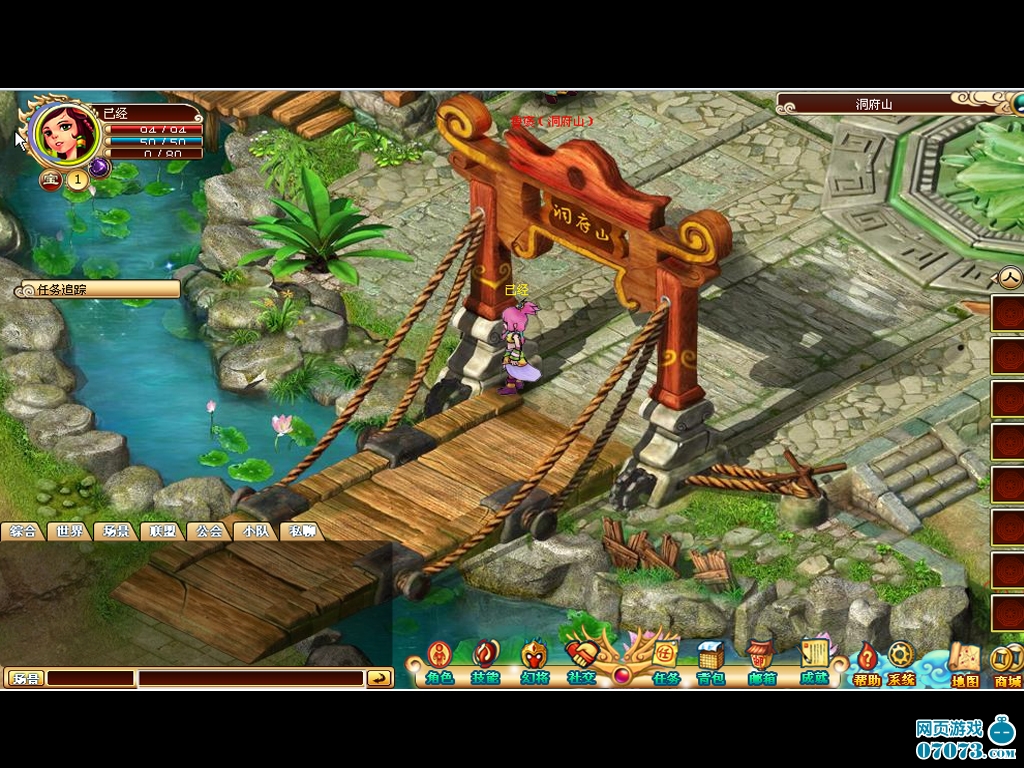Open the 邮箱 mailbox
Screen dimensions: 1024x768
coord(761,660)
